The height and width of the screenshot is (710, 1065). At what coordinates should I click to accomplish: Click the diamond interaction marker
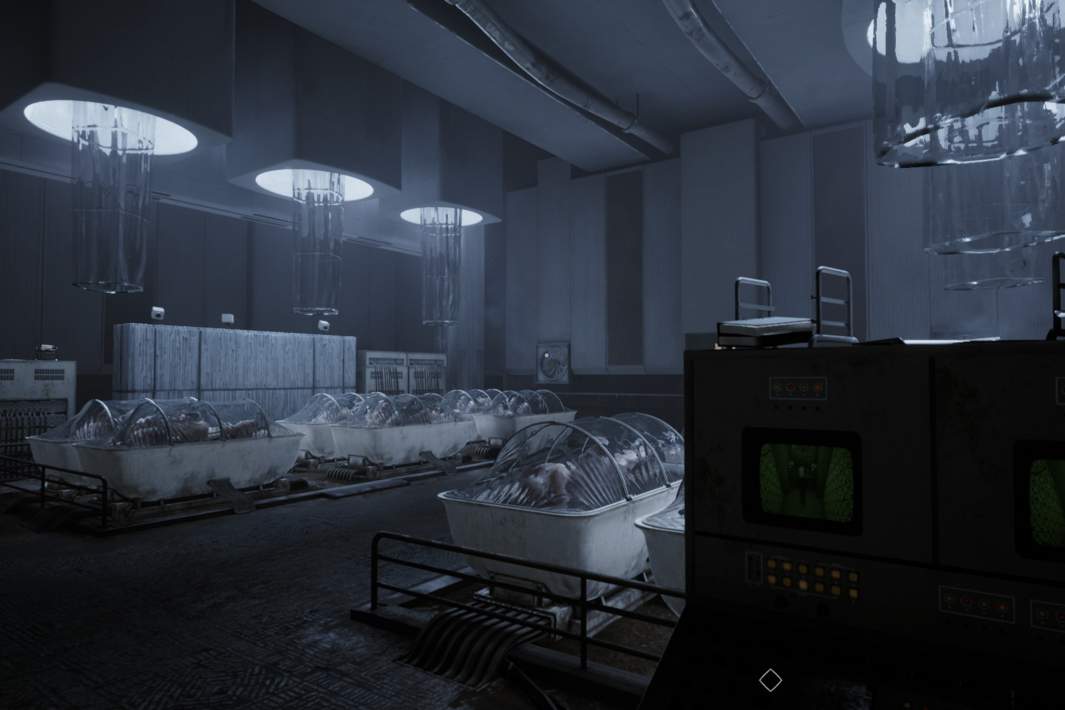click(x=770, y=680)
